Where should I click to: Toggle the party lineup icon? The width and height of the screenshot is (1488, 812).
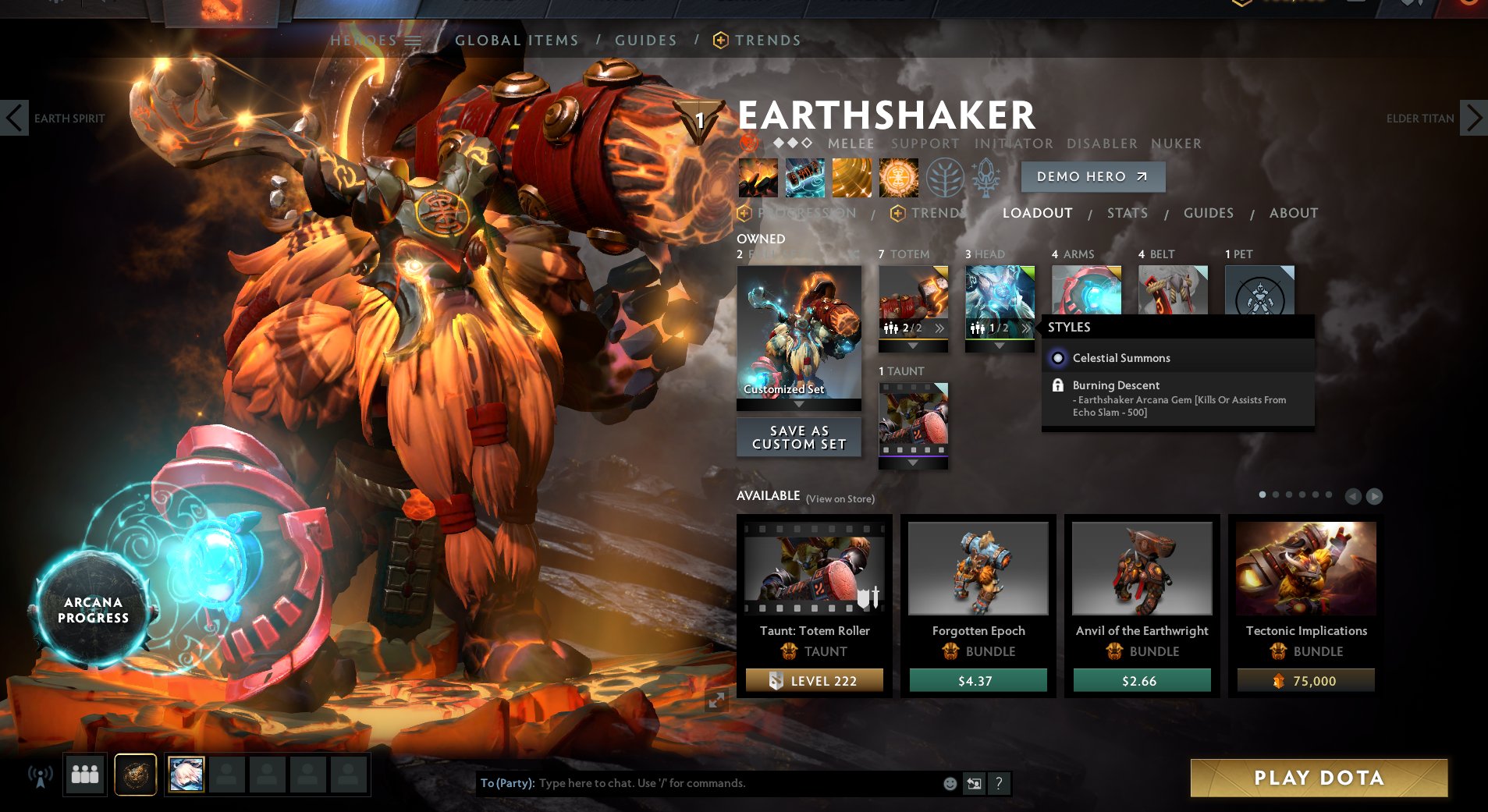[85, 775]
